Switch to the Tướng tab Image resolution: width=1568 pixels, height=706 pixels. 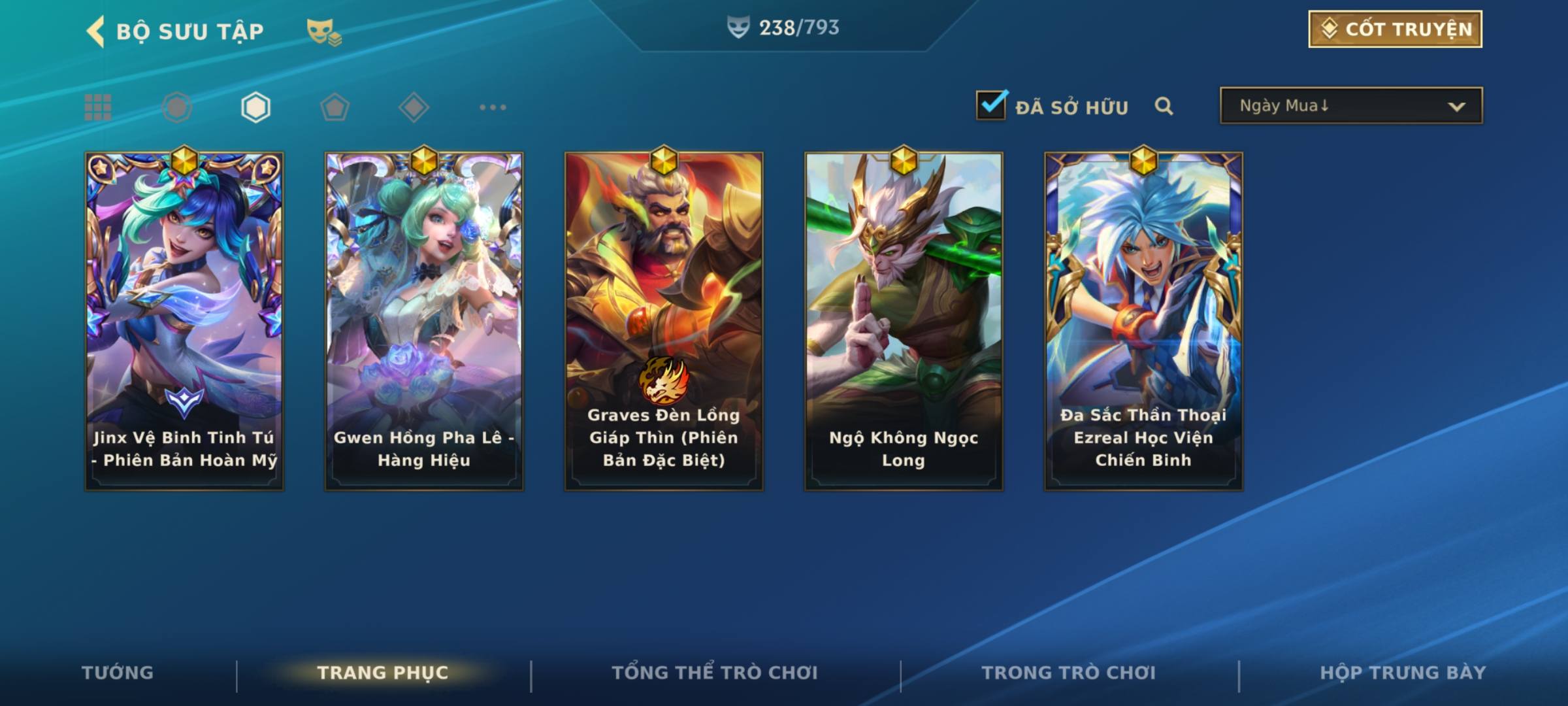[x=118, y=673]
